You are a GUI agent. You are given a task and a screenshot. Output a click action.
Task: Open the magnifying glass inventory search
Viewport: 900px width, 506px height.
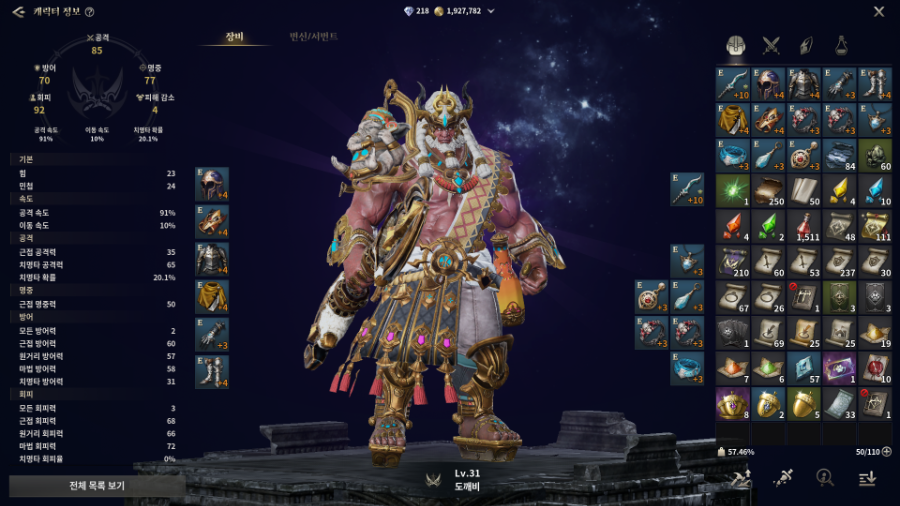(x=825, y=479)
